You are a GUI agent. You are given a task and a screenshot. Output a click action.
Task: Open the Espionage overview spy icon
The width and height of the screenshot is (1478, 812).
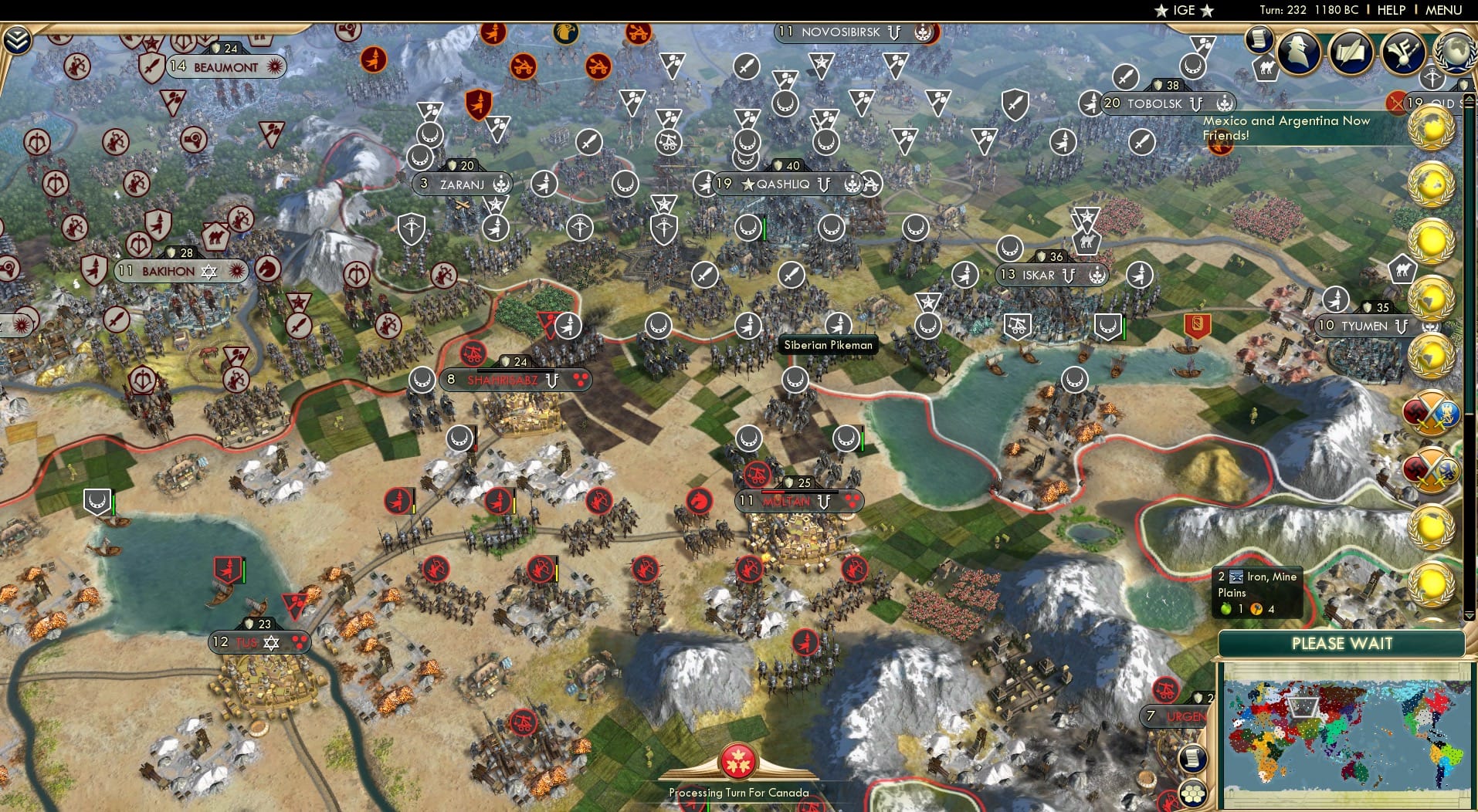pos(1298,50)
